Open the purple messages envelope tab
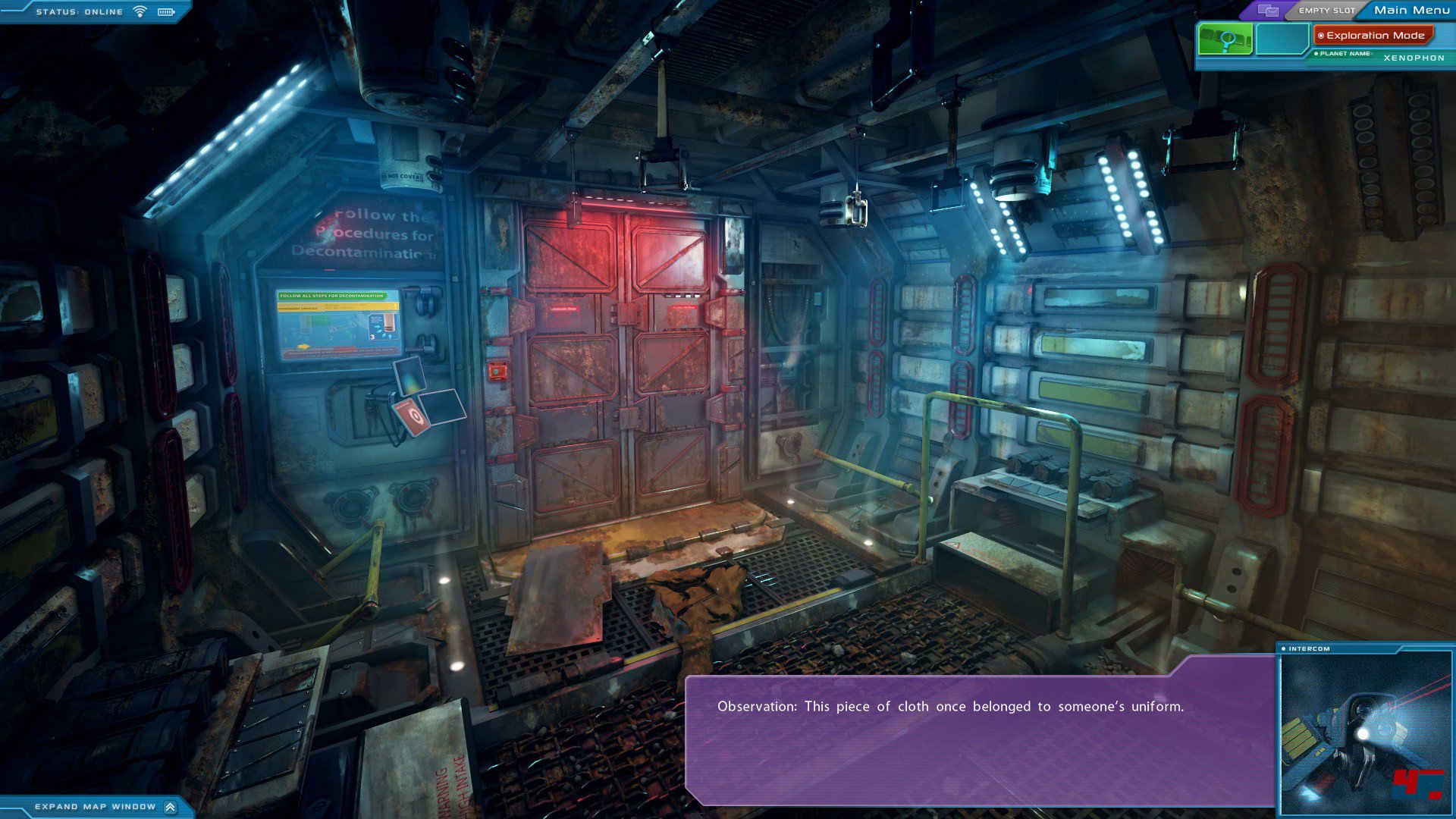The width and height of the screenshot is (1456, 819). pyautogui.click(x=1268, y=11)
